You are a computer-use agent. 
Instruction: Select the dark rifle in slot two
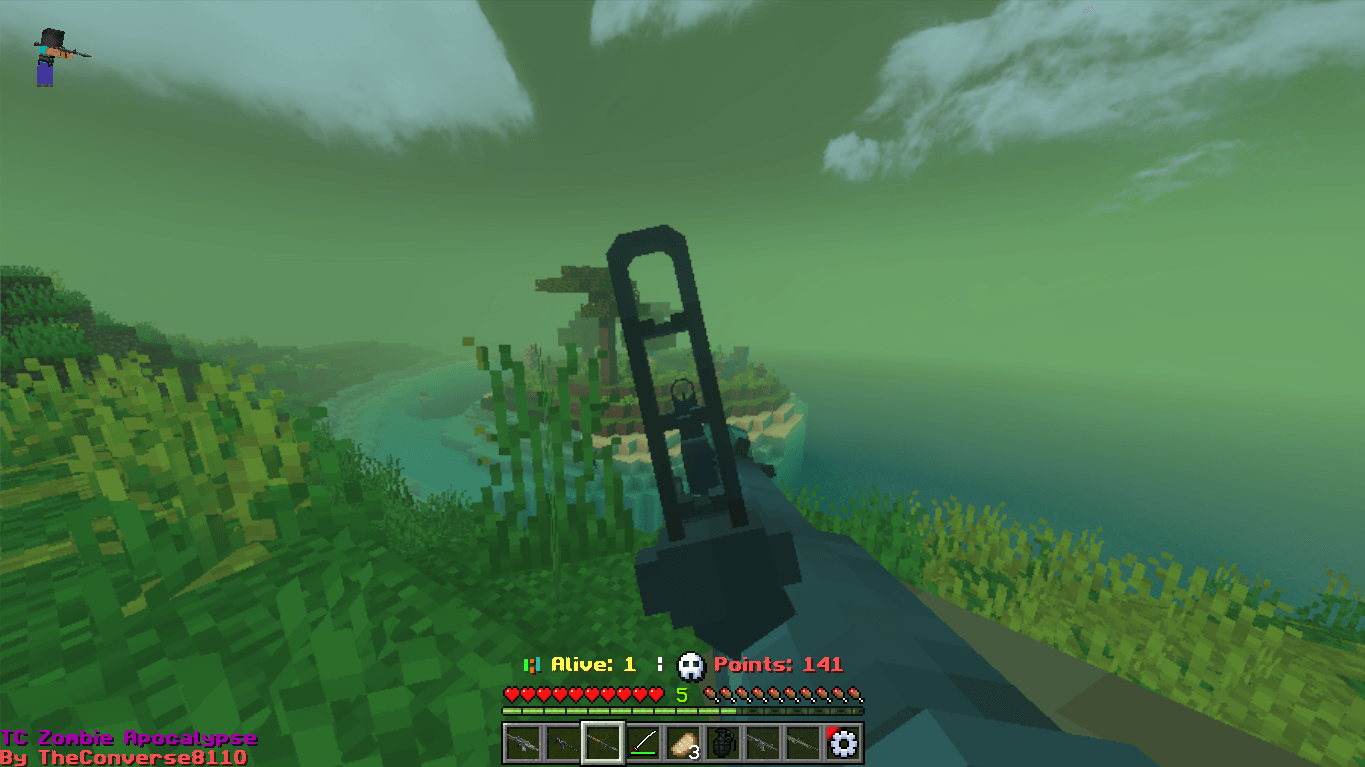[562, 743]
